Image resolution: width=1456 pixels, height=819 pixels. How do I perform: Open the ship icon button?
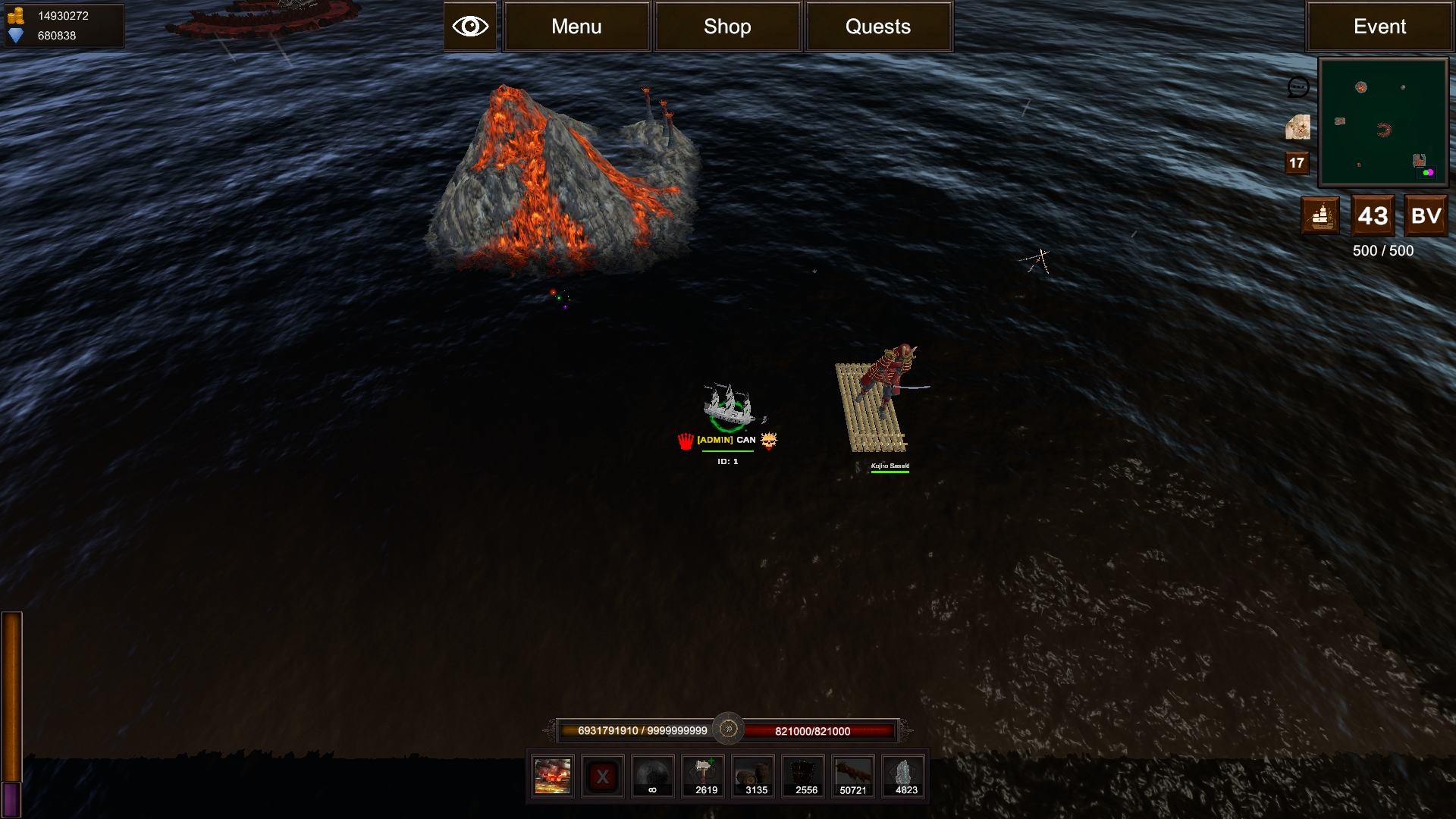[x=1320, y=216]
